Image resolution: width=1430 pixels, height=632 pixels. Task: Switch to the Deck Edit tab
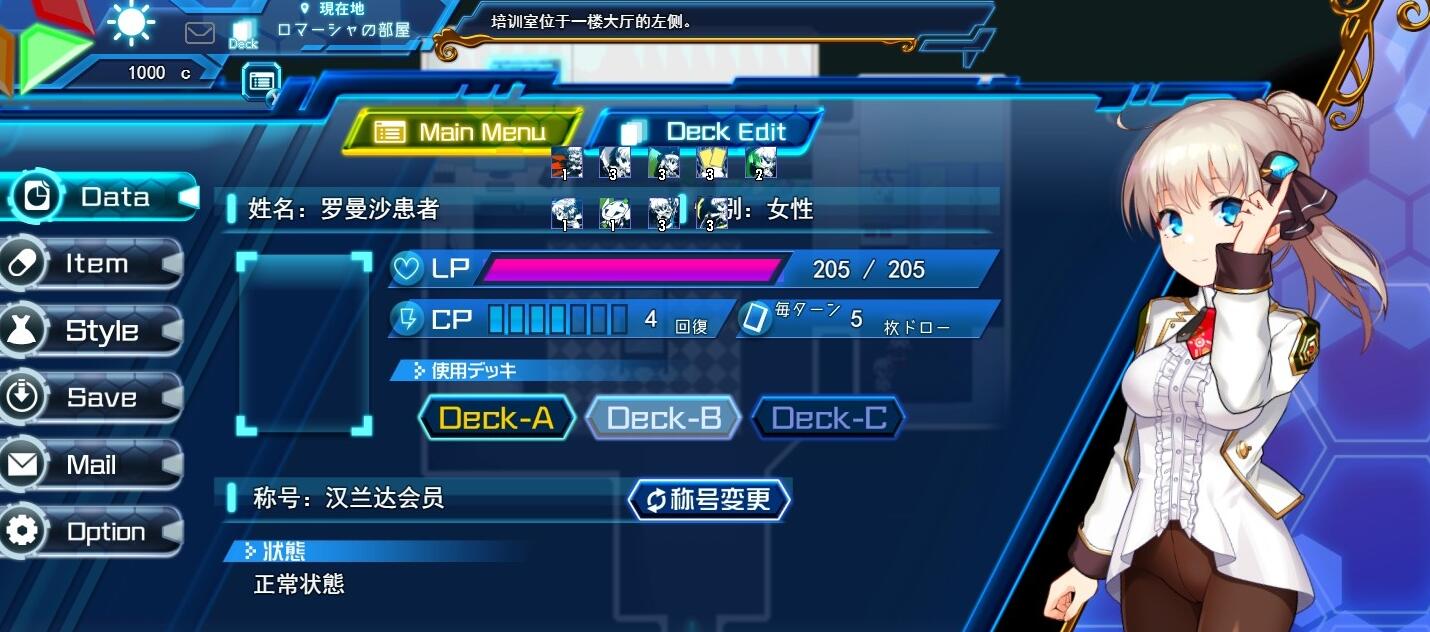coord(705,132)
